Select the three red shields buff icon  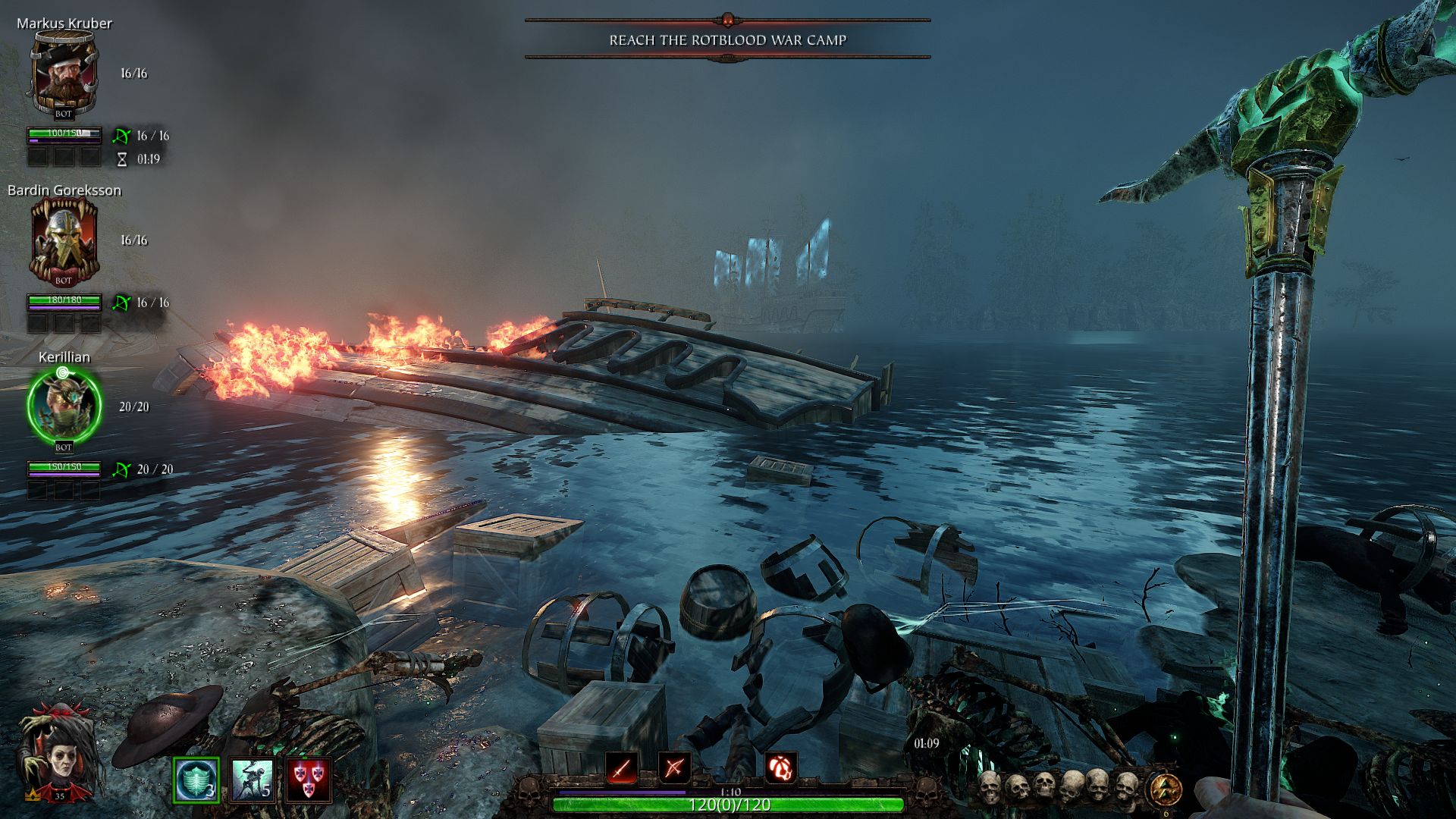point(309,780)
